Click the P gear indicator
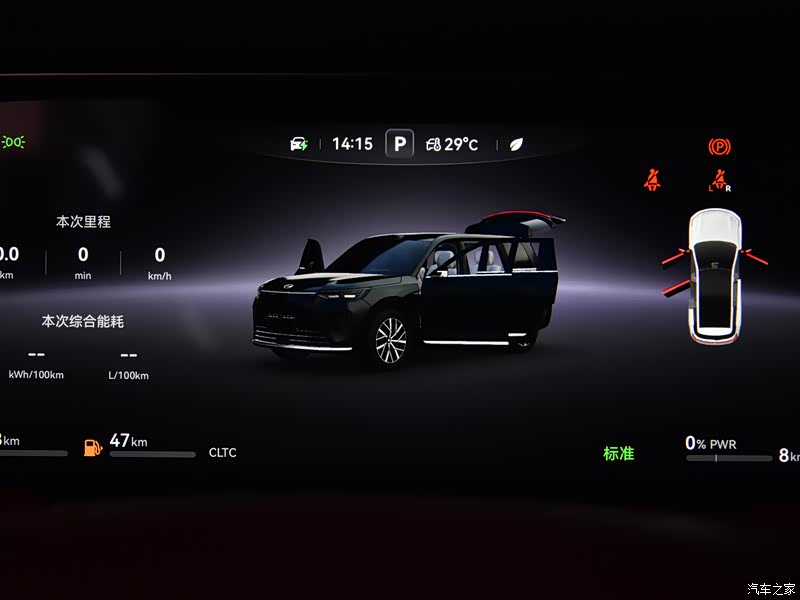 (x=399, y=144)
